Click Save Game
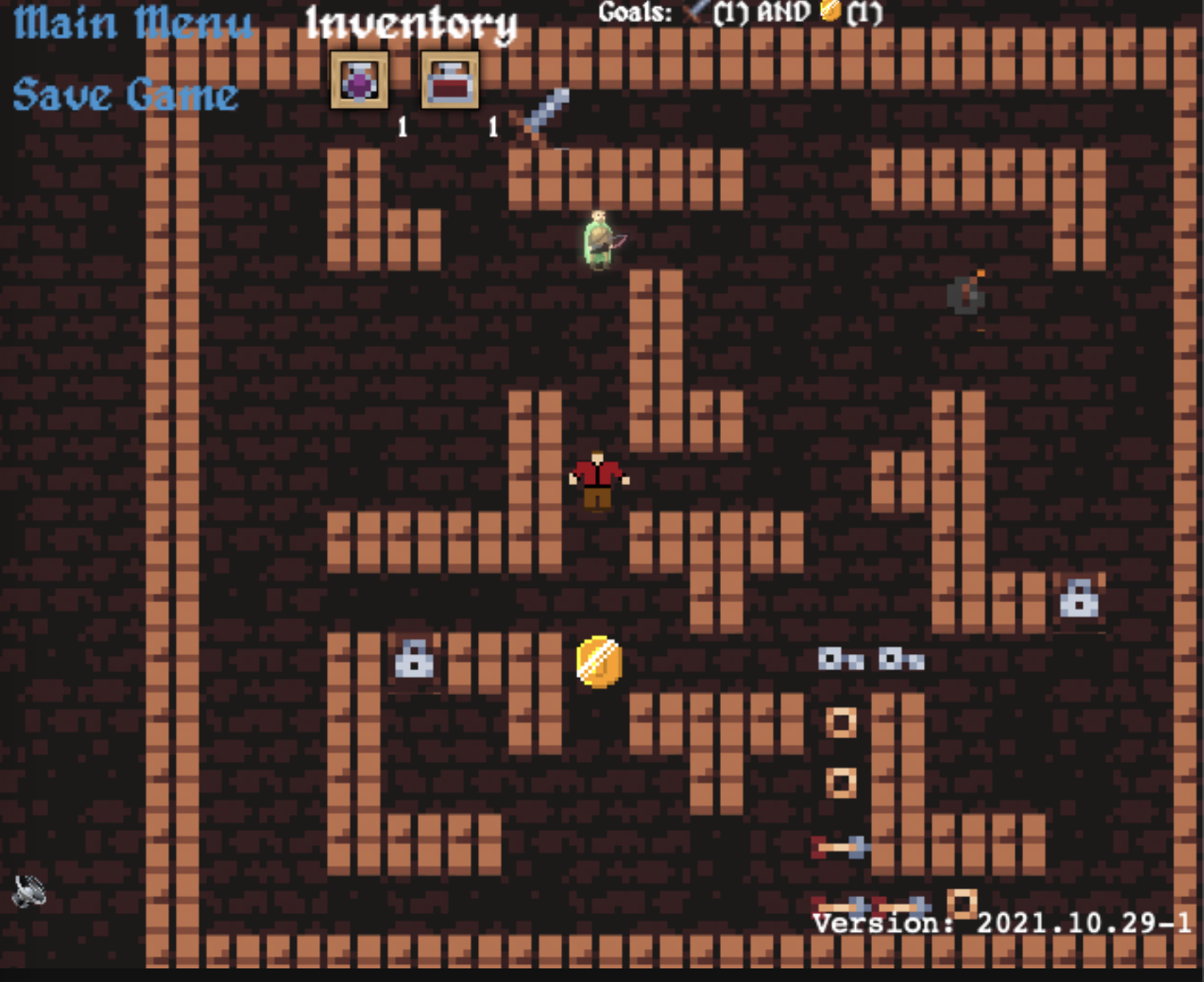This screenshot has height=982, width=1204. tap(124, 93)
